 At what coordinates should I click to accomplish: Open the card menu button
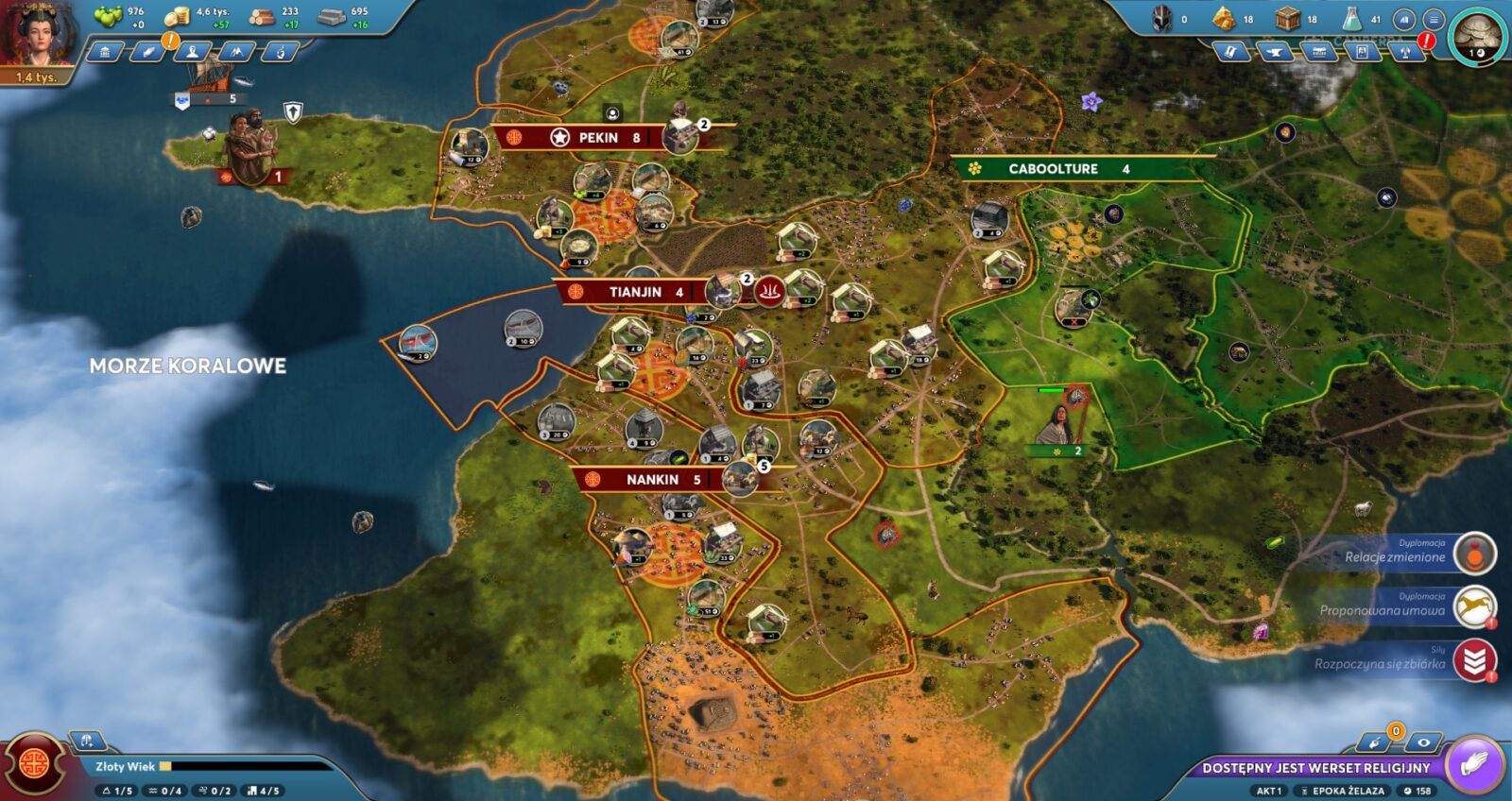[1362, 53]
